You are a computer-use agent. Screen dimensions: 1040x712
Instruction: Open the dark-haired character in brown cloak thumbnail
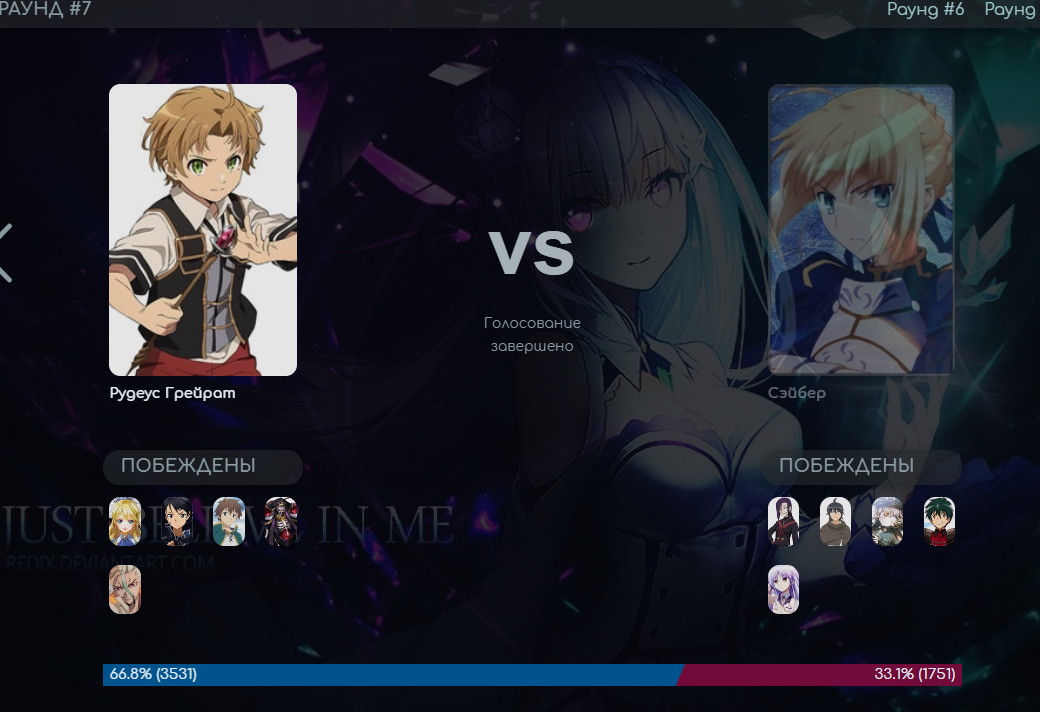[x=835, y=521]
